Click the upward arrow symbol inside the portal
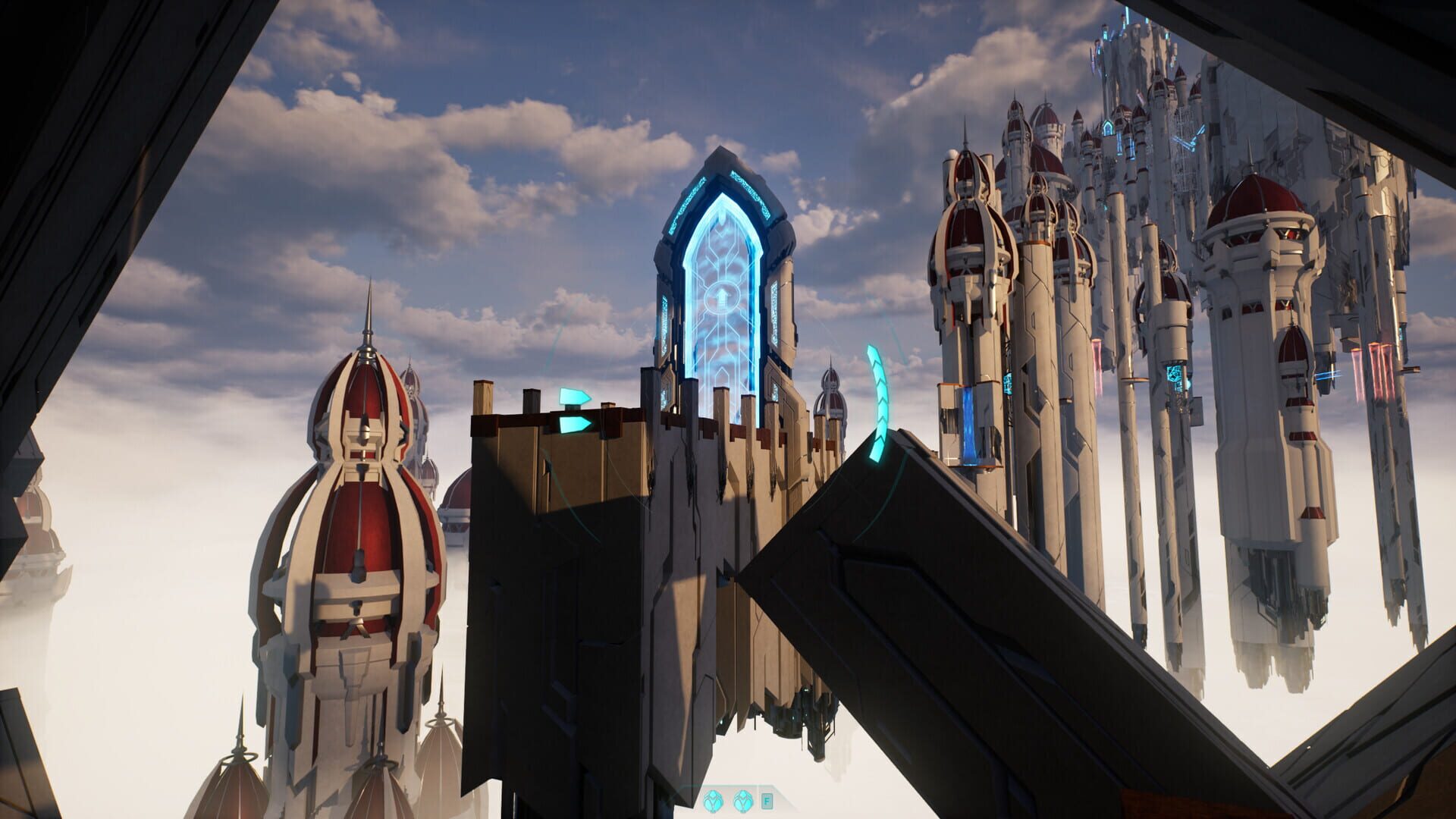The width and height of the screenshot is (1456, 819). (721, 296)
